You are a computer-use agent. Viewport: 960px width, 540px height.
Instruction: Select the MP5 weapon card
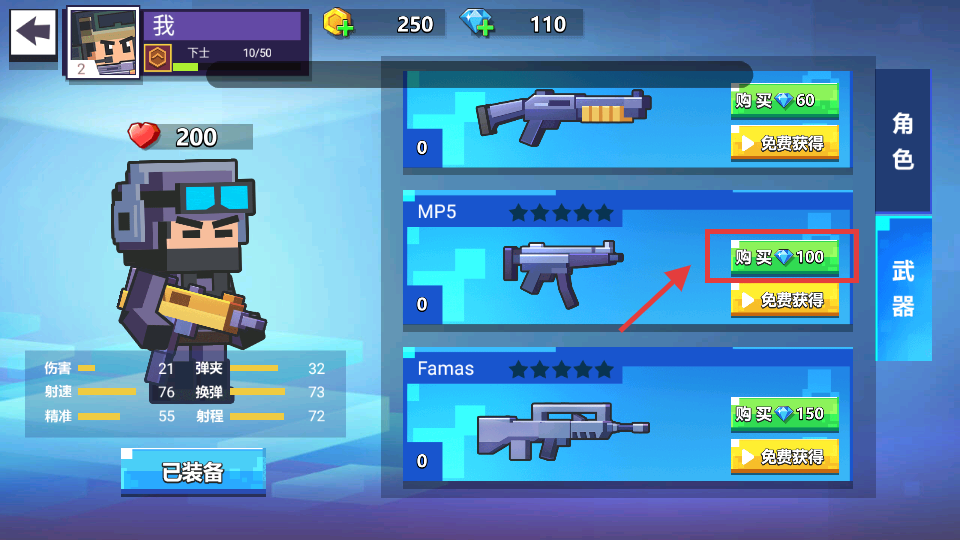click(560, 265)
